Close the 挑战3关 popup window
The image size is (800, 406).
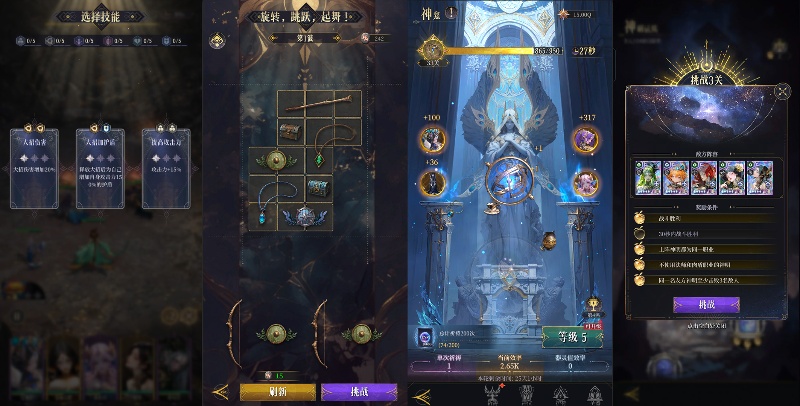click(x=781, y=91)
